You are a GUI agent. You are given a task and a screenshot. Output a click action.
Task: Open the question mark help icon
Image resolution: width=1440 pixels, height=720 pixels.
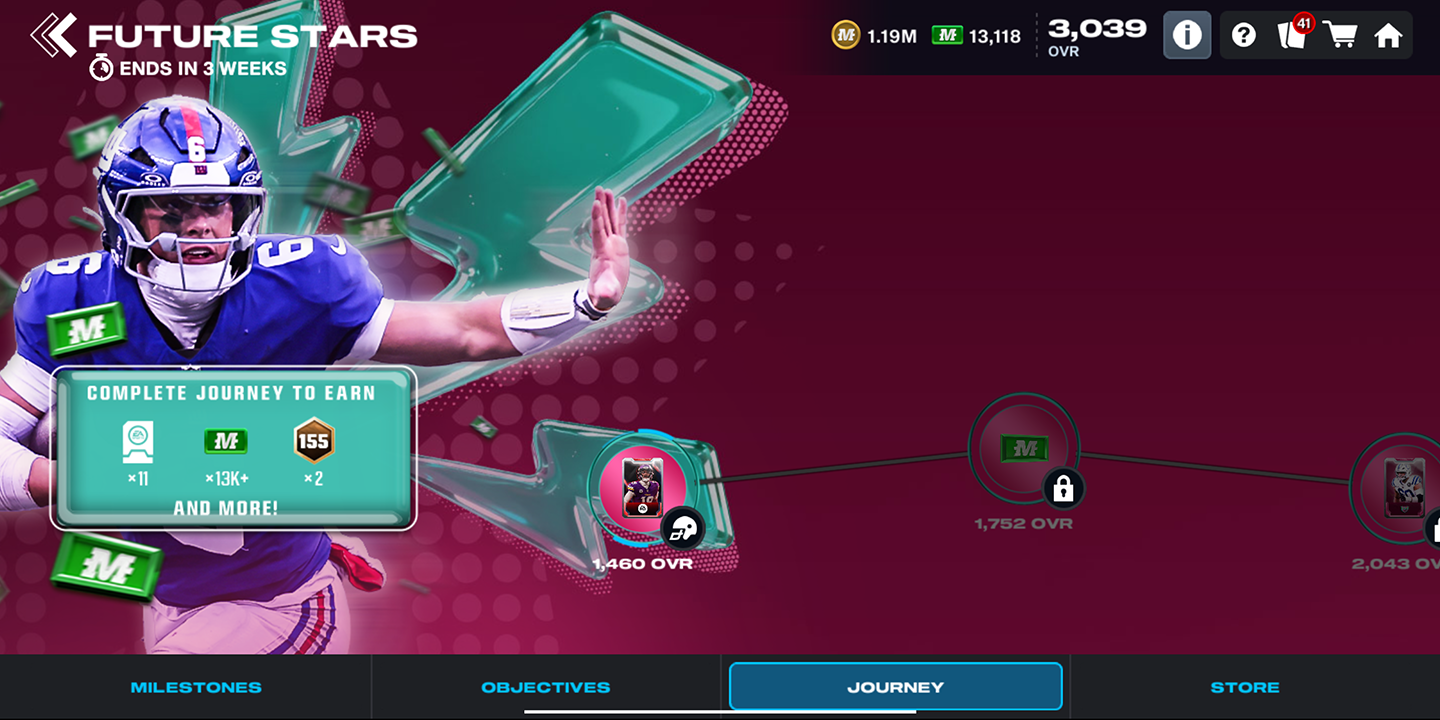tap(1243, 36)
